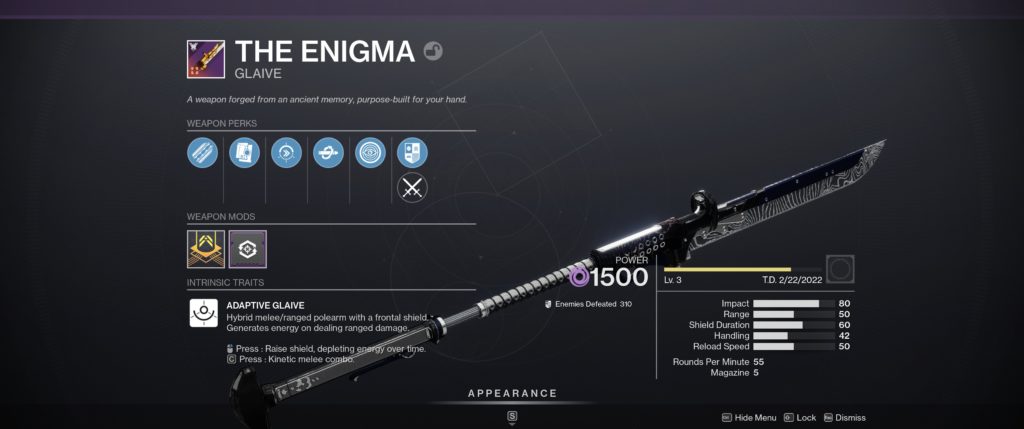
Task: Open the Appearance section
Action: coord(512,393)
